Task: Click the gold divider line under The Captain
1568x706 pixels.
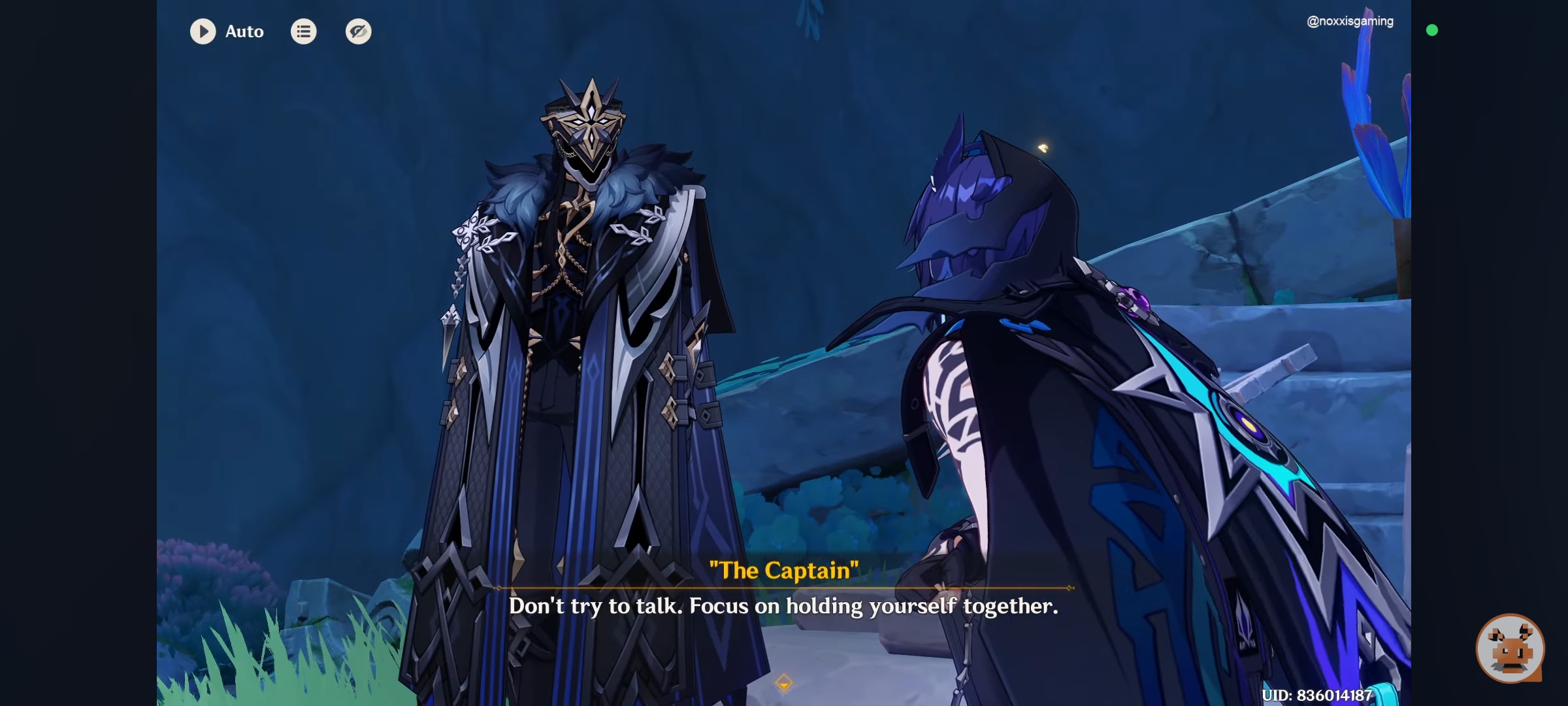Action: (x=784, y=587)
